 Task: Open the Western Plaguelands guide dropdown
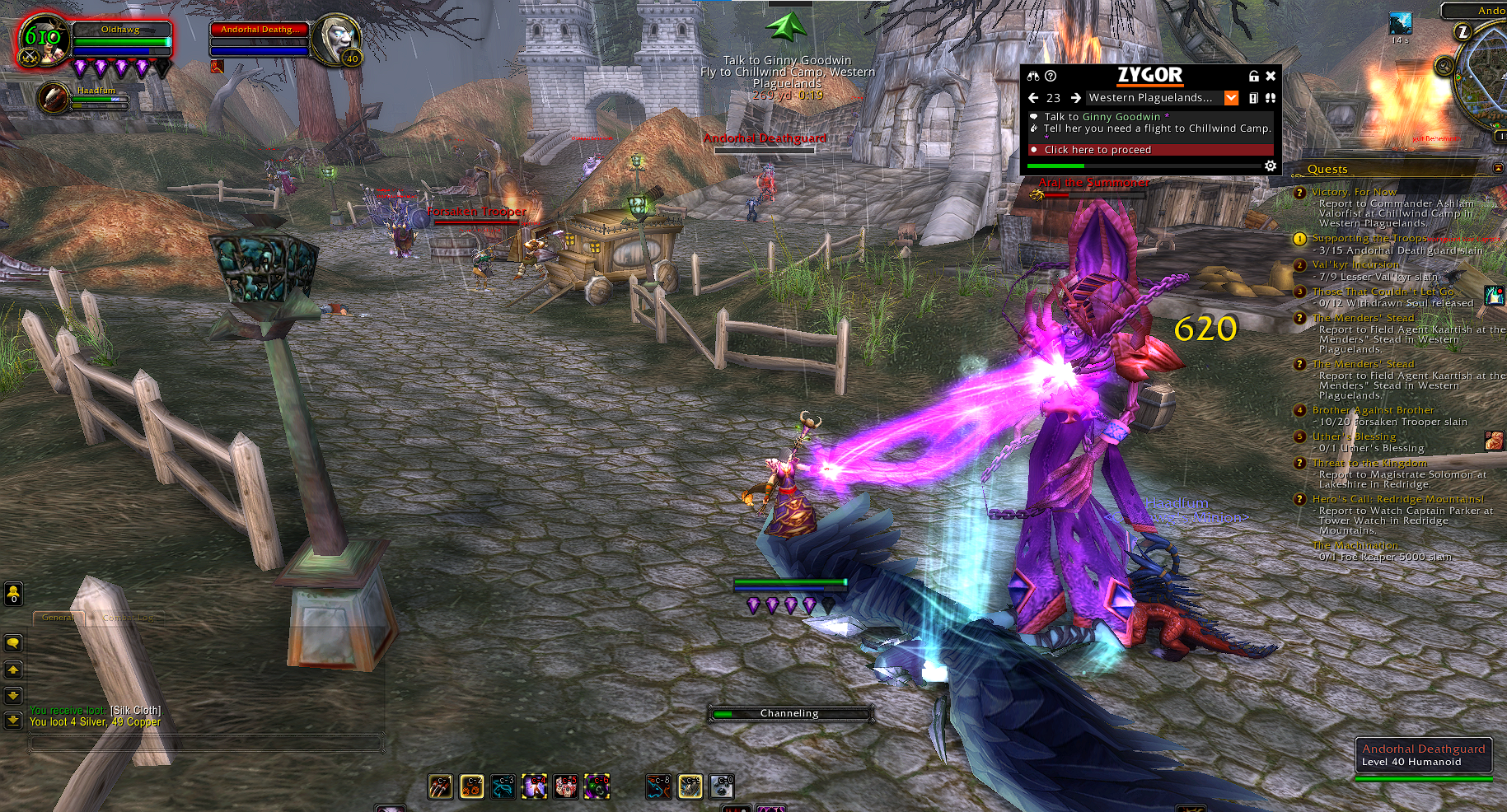coord(1231,98)
